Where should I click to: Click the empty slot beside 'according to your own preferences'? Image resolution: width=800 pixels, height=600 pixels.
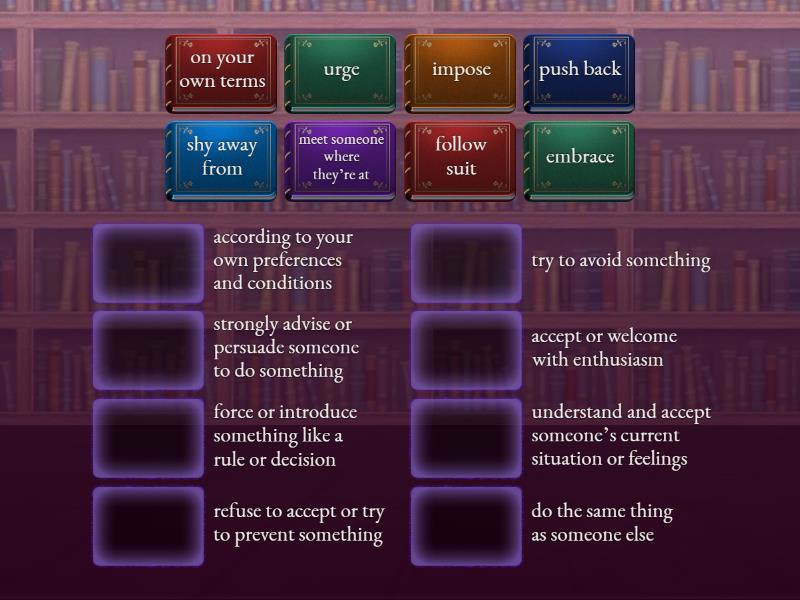click(148, 263)
